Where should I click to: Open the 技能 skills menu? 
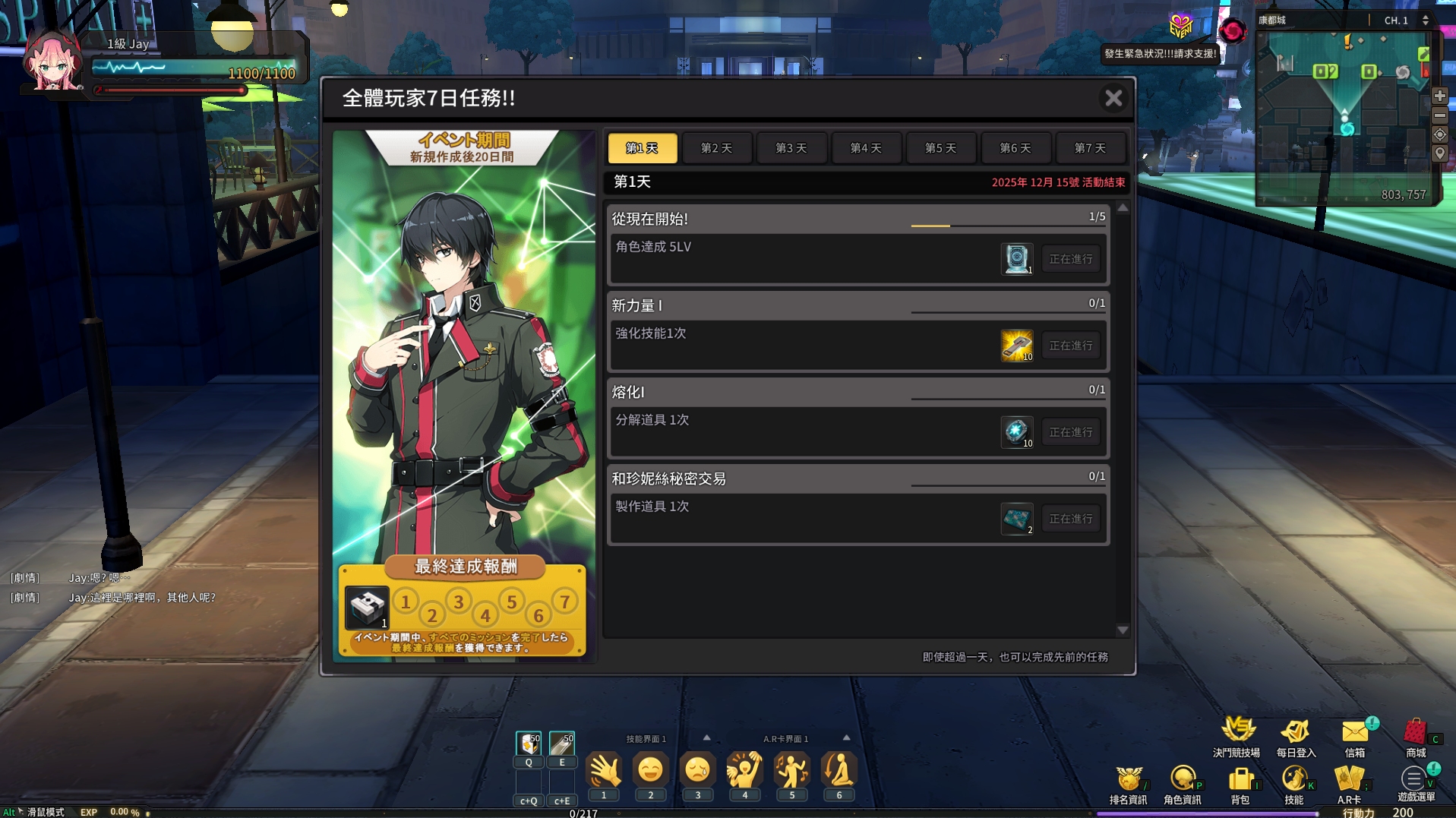click(x=1293, y=784)
